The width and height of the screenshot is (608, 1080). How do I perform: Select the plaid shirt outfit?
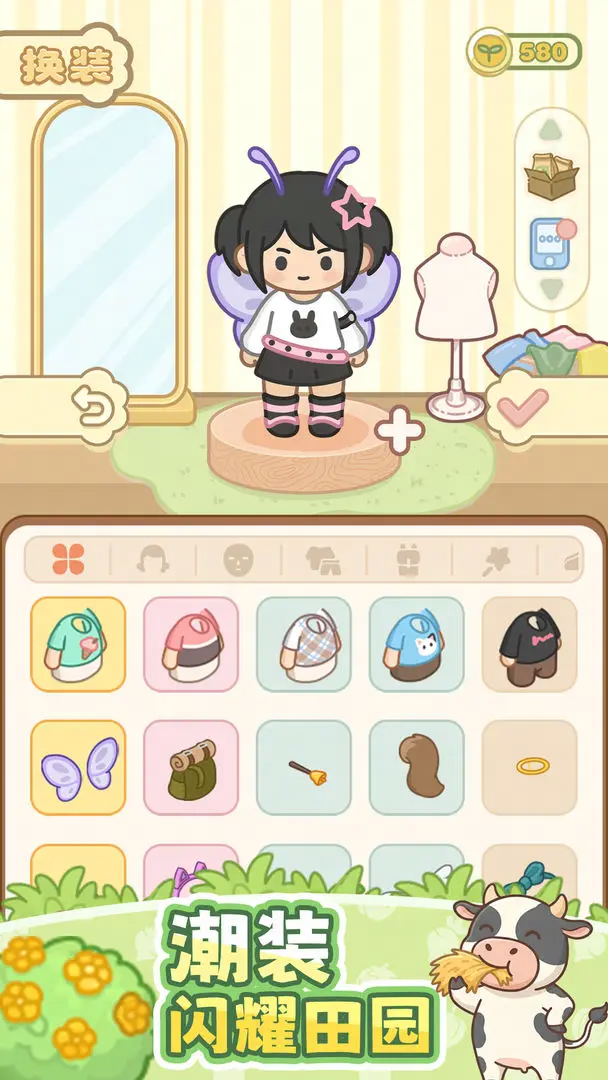pos(304,644)
